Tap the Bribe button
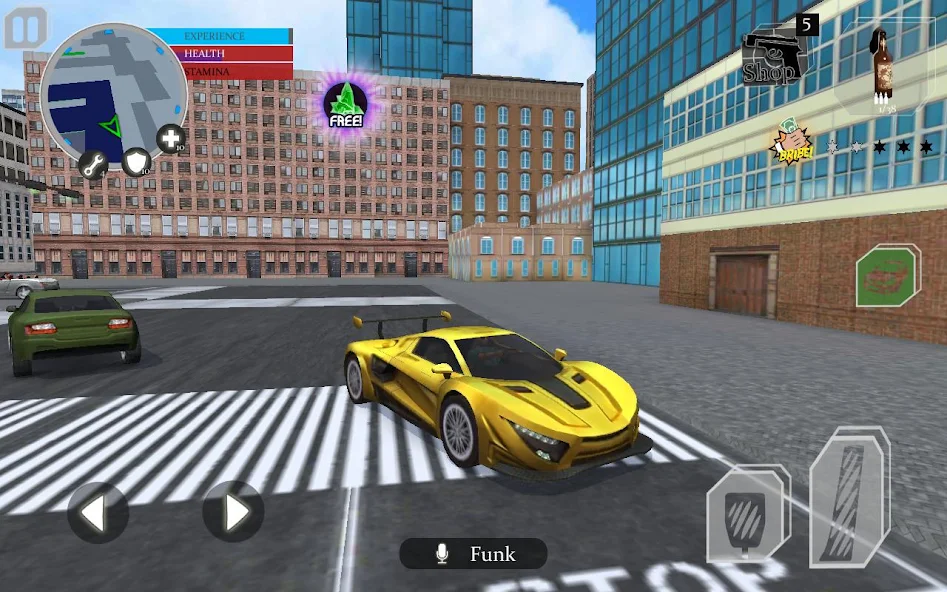Image resolution: width=947 pixels, height=592 pixels. click(789, 146)
